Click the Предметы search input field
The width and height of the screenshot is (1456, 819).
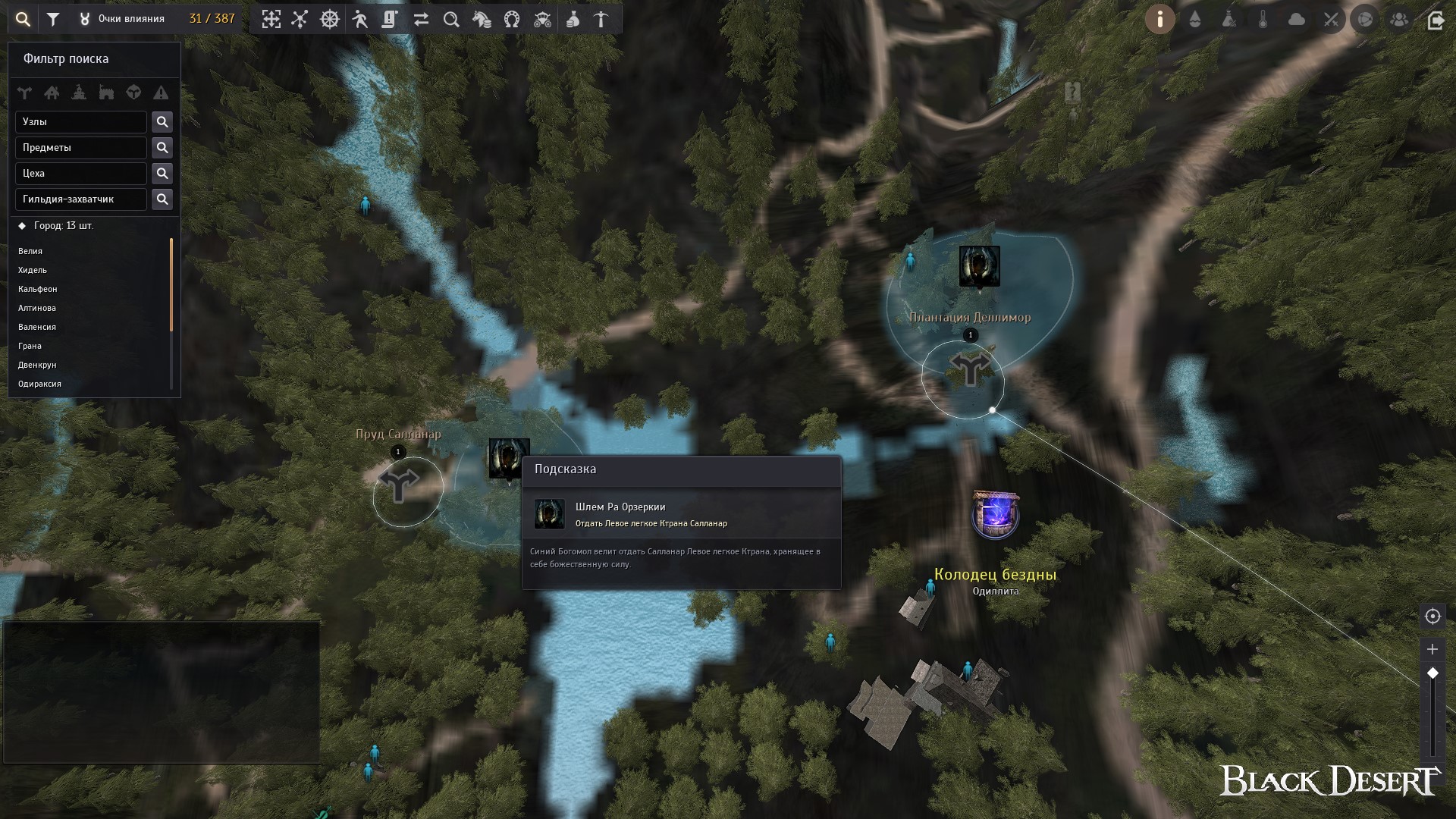[81, 148]
